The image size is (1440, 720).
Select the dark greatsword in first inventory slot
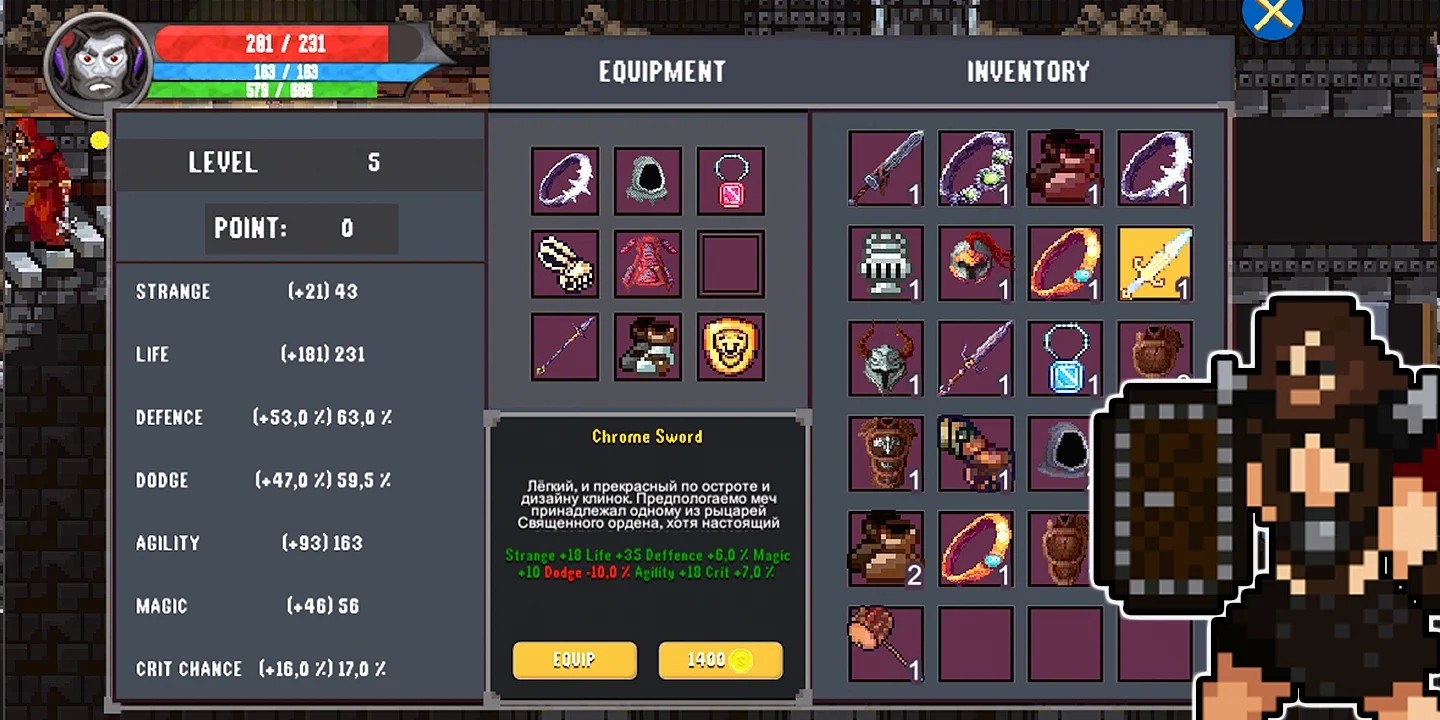click(x=885, y=168)
